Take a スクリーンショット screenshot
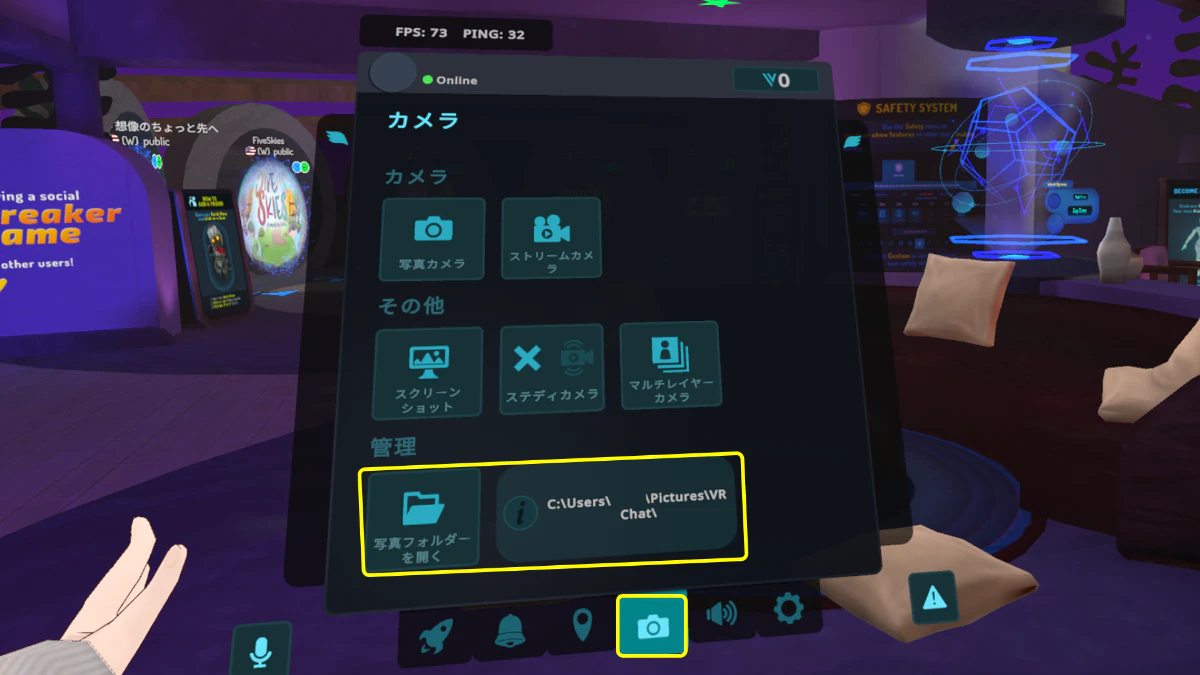Screen dimensions: 1200x675 (428, 372)
